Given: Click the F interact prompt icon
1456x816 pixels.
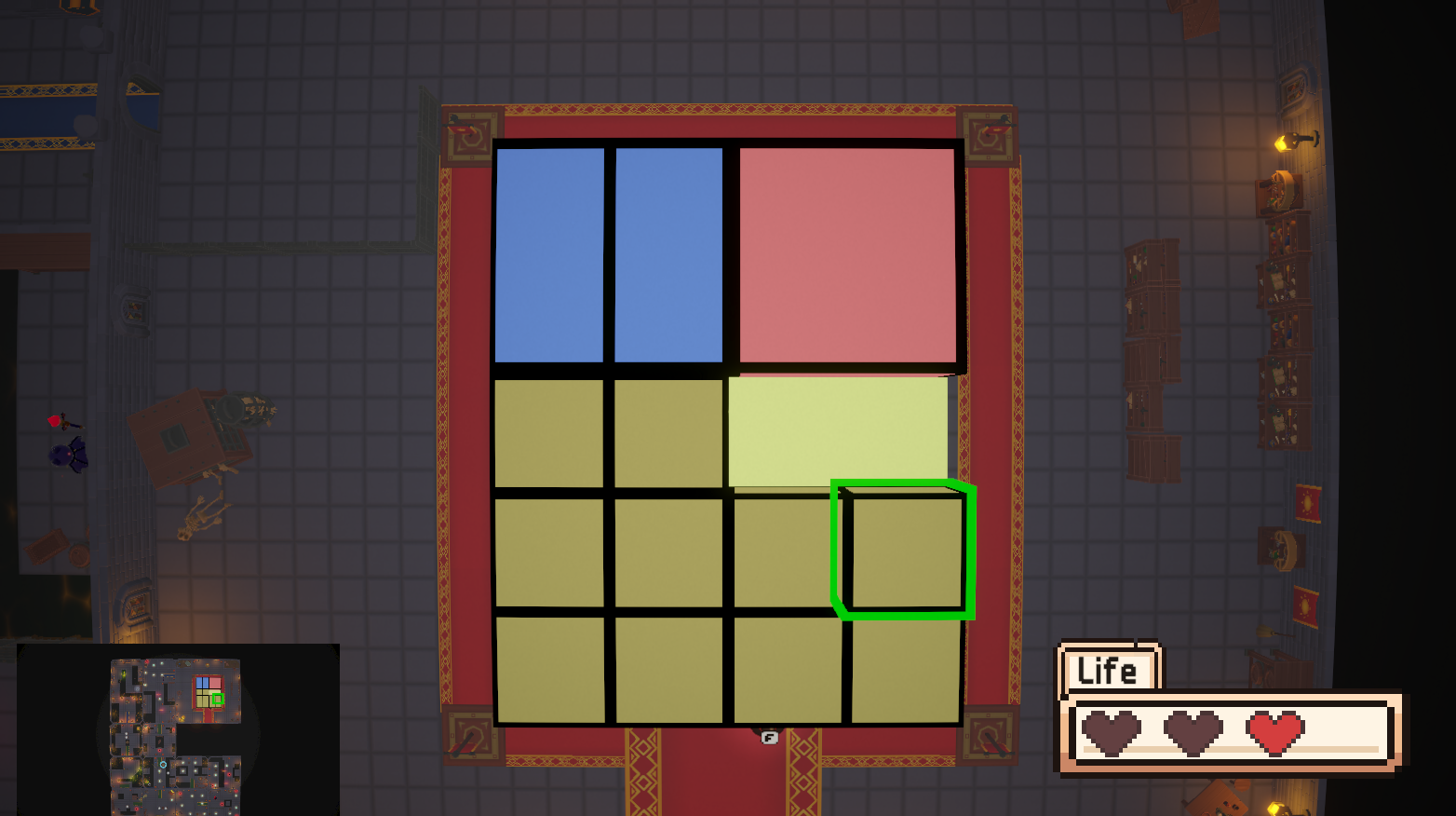Looking at the screenshot, I should (x=769, y=739).
